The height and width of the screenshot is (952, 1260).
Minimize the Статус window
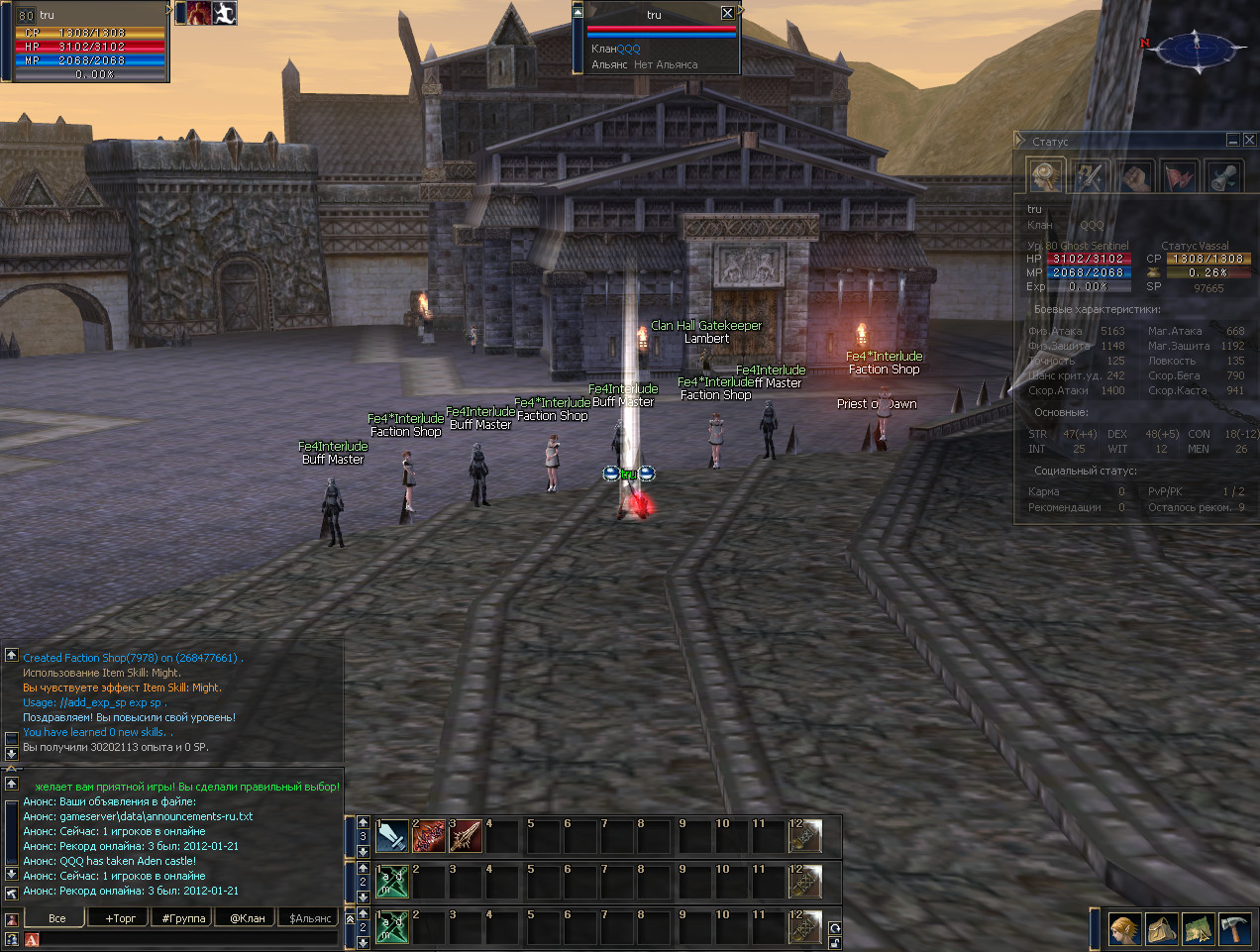click(x=1233, y=141)
